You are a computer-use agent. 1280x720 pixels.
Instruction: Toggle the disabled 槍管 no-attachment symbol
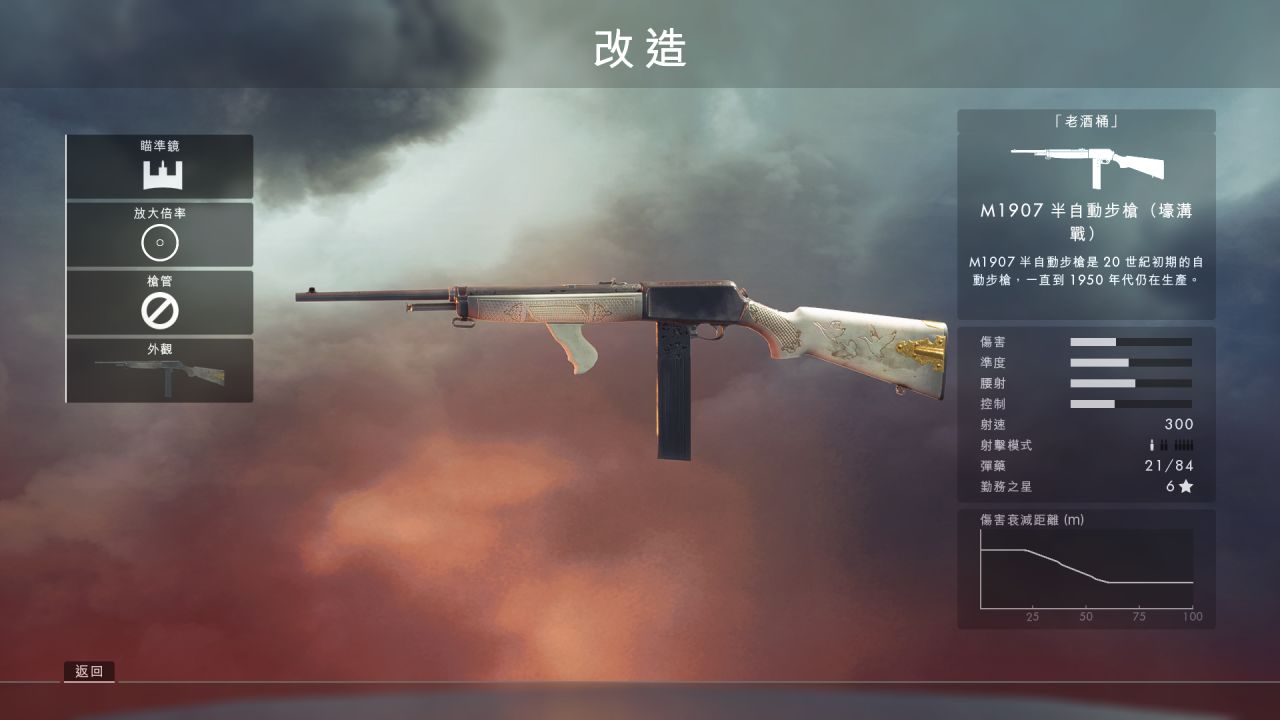pyautogui.click(x=159, y=312)
